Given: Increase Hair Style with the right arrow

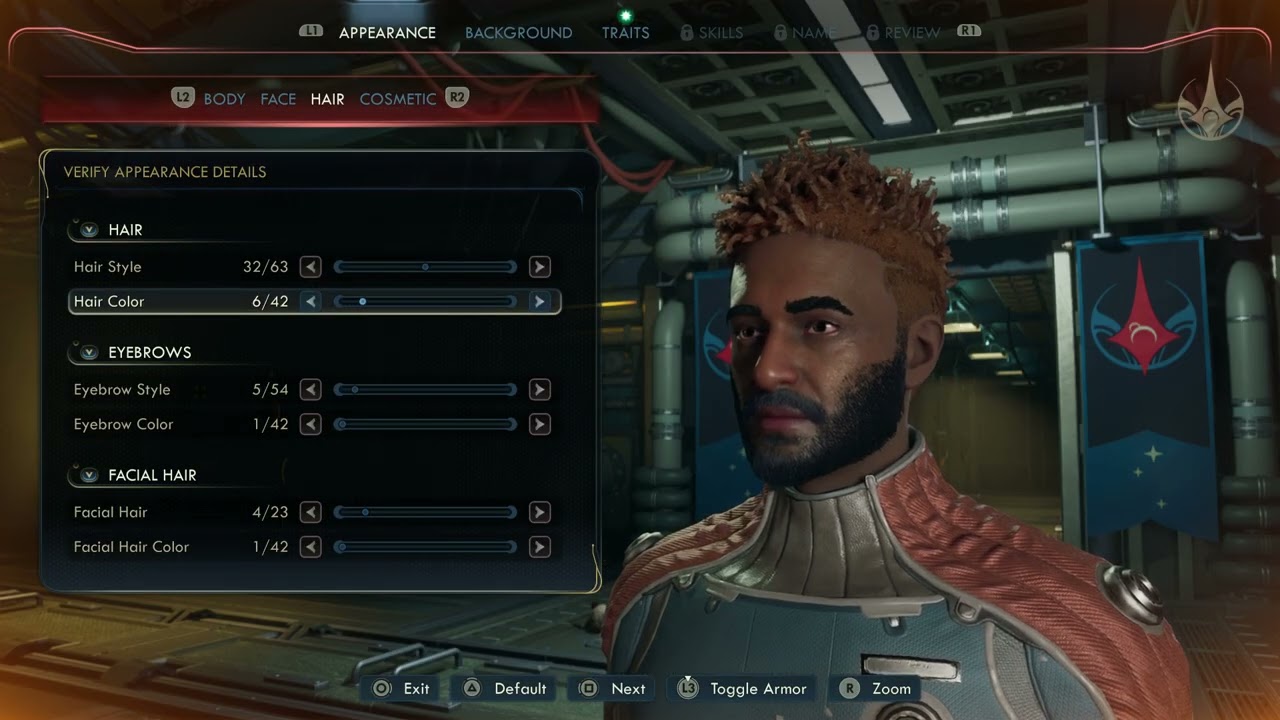Looking at the screenshot, I should 539,266.
